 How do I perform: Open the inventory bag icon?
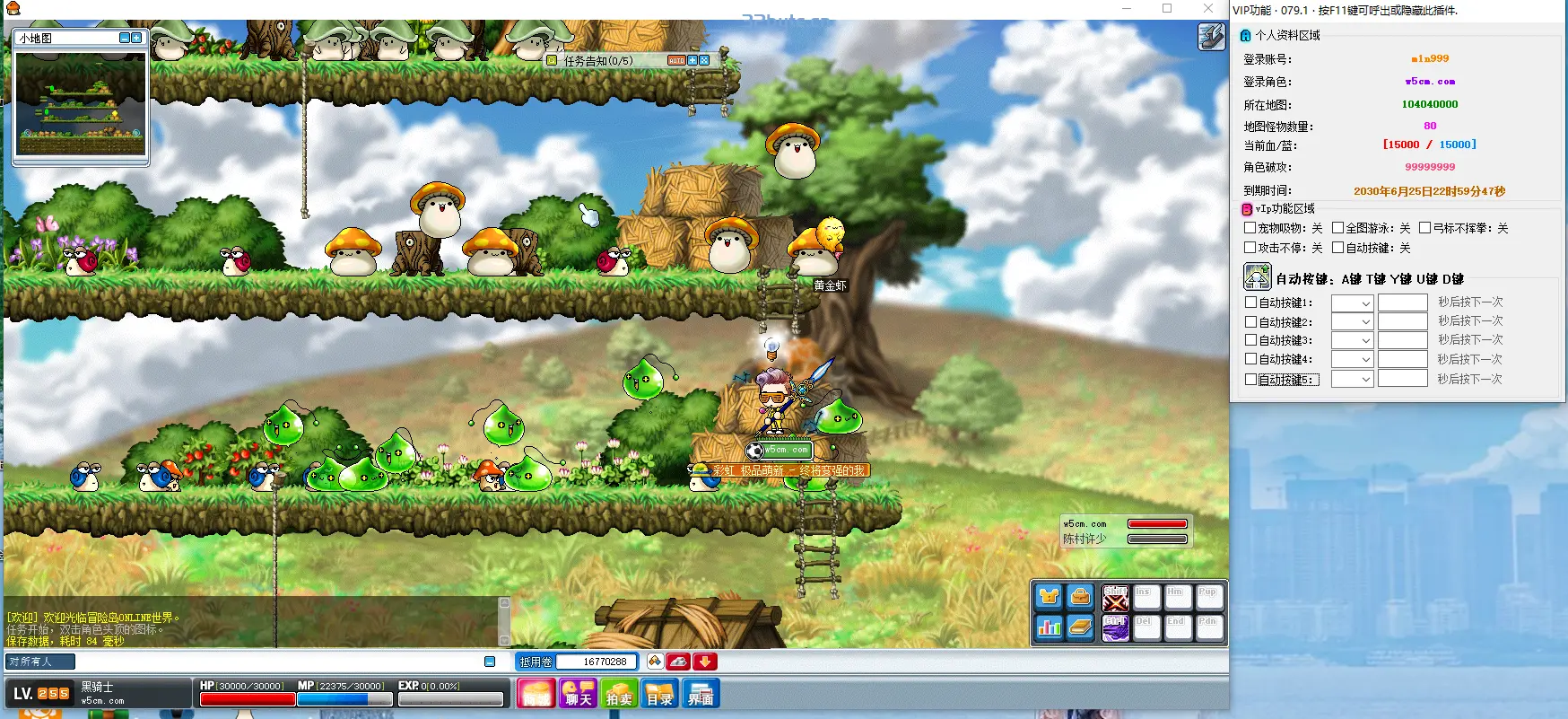point(1081,597)
